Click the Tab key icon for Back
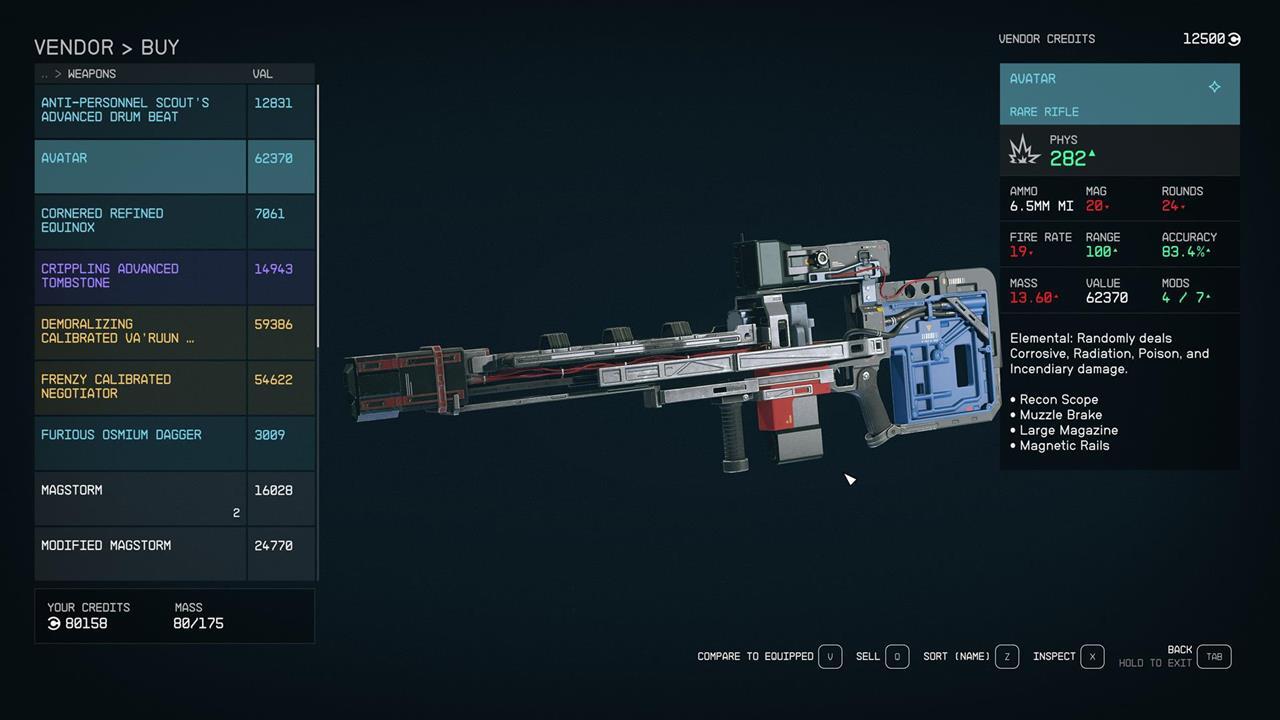This screenshot has width=1280, height=720. point(1214,657)
